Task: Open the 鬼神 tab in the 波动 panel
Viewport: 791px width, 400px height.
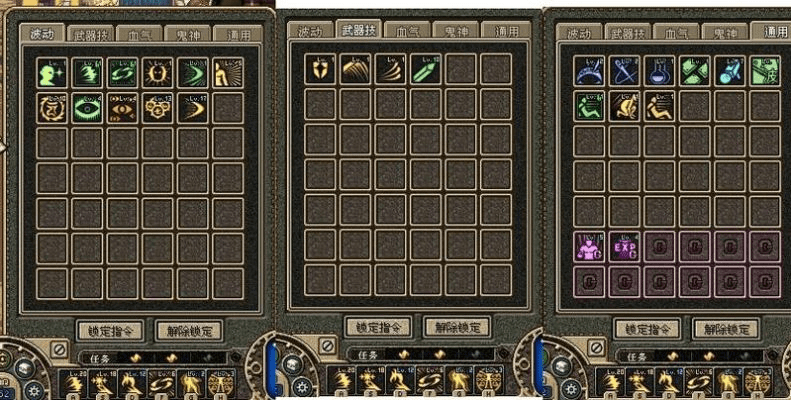Action: click(190, 32)
